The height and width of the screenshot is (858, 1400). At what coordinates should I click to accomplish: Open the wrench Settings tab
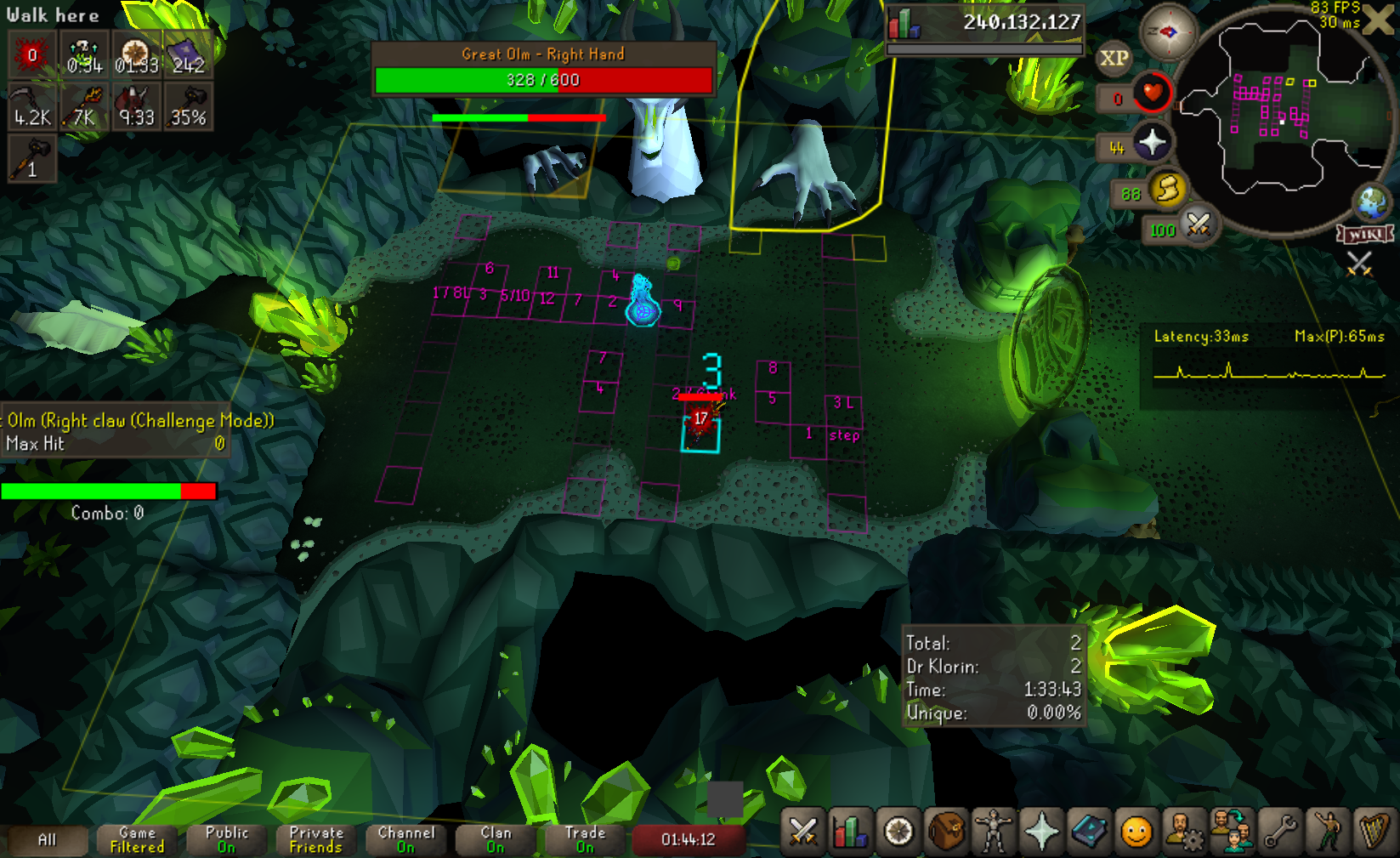tap(1280, 831)
